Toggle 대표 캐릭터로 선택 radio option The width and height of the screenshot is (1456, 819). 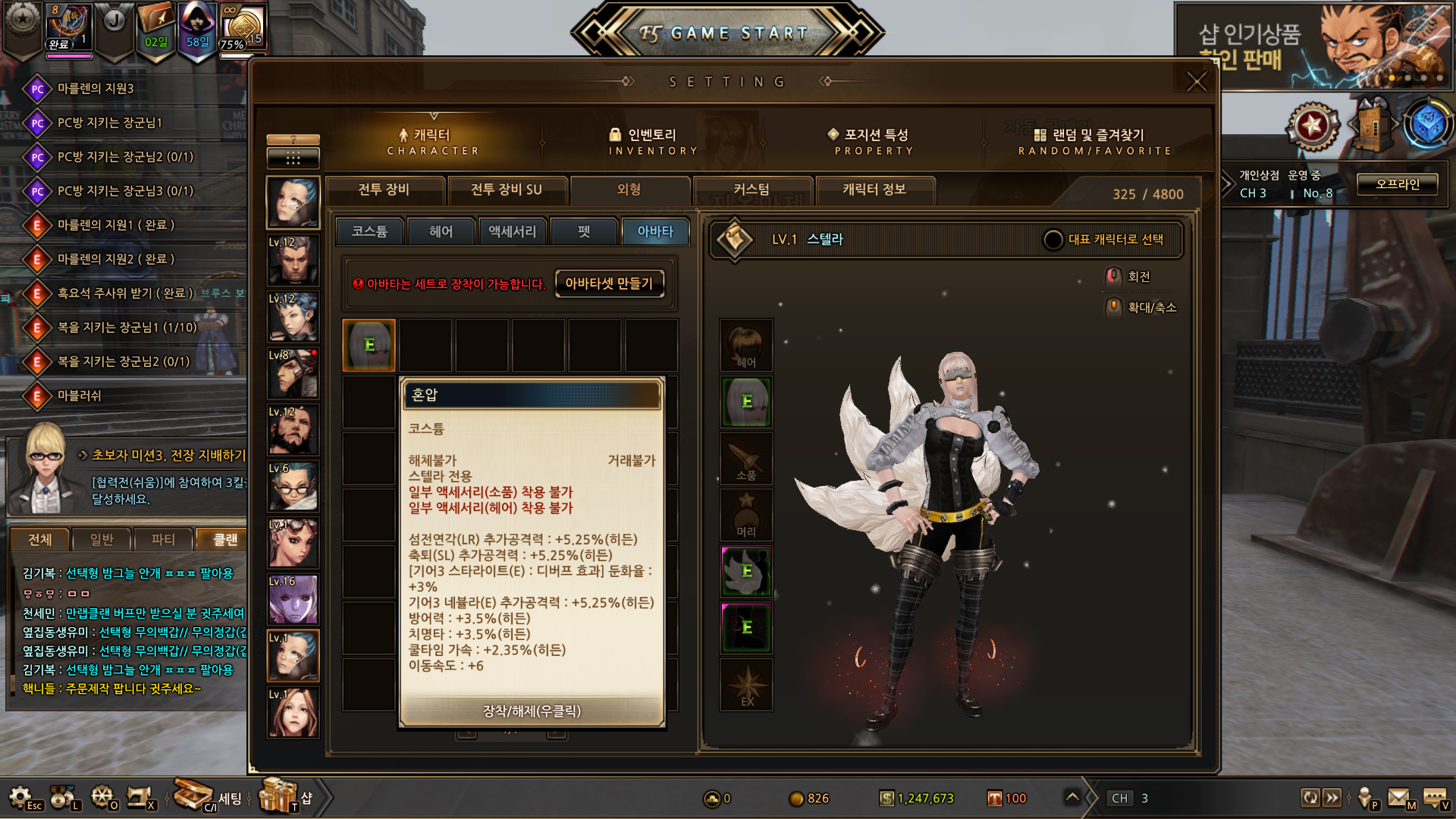click(1053, 240)
